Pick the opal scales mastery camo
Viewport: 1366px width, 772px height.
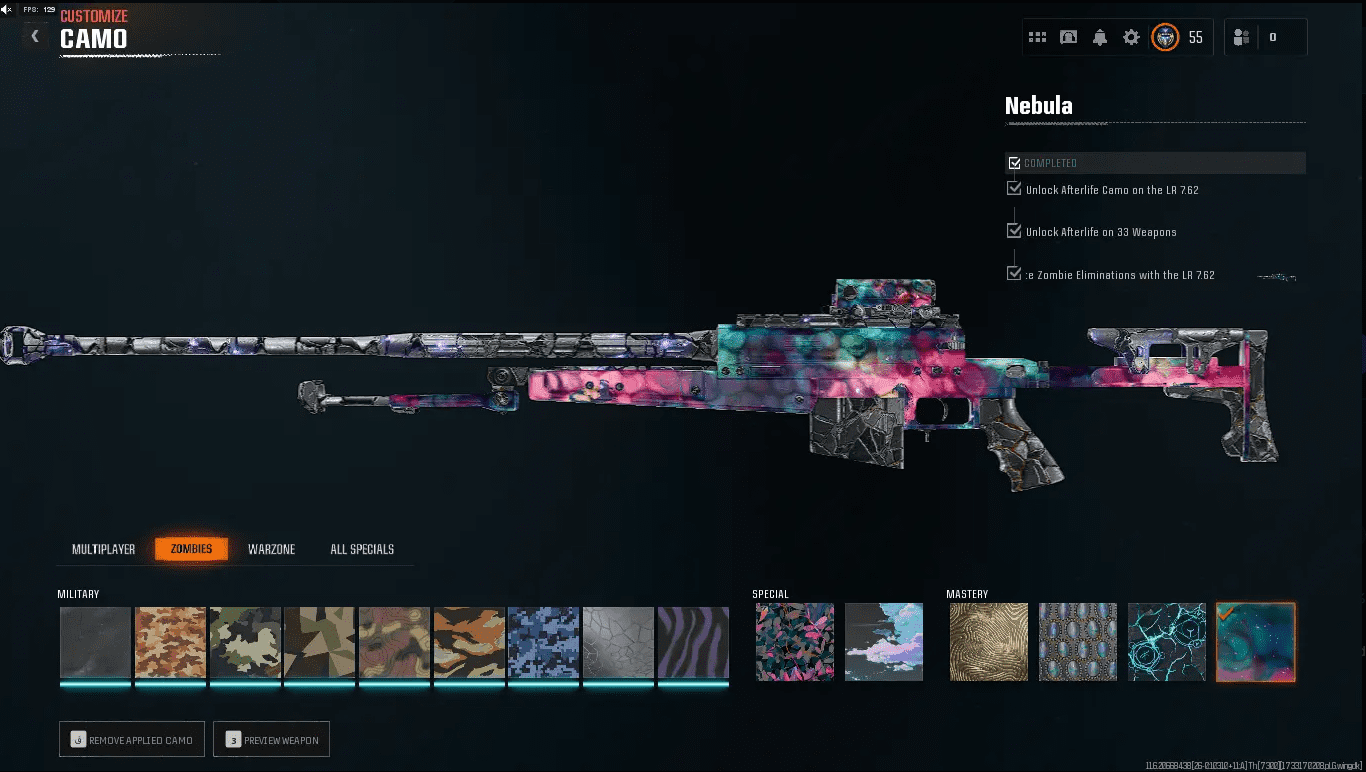coord(1078,642)
